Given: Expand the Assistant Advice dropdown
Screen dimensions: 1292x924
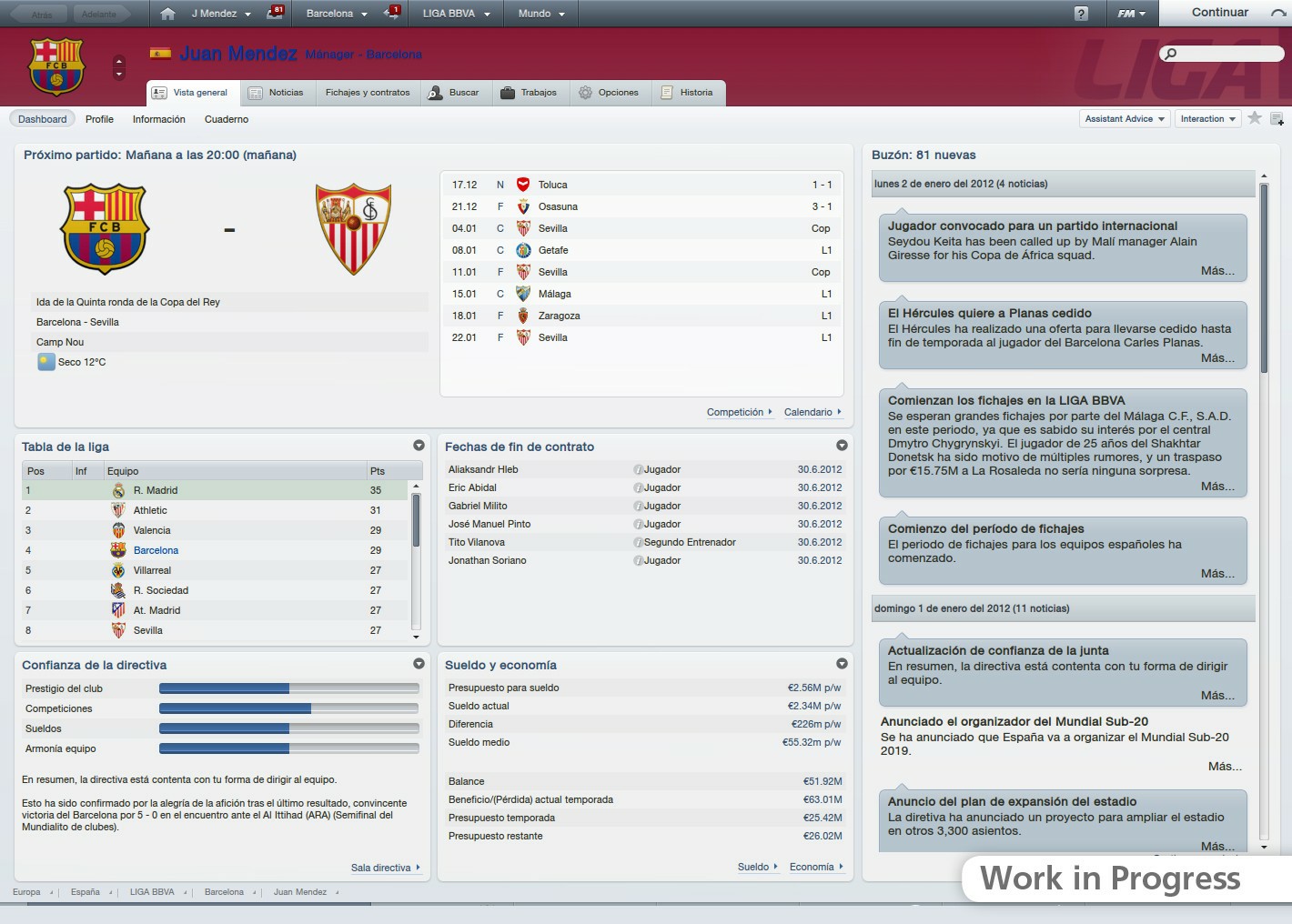Looking at the screenshot, I should [x=1124, y=118].
